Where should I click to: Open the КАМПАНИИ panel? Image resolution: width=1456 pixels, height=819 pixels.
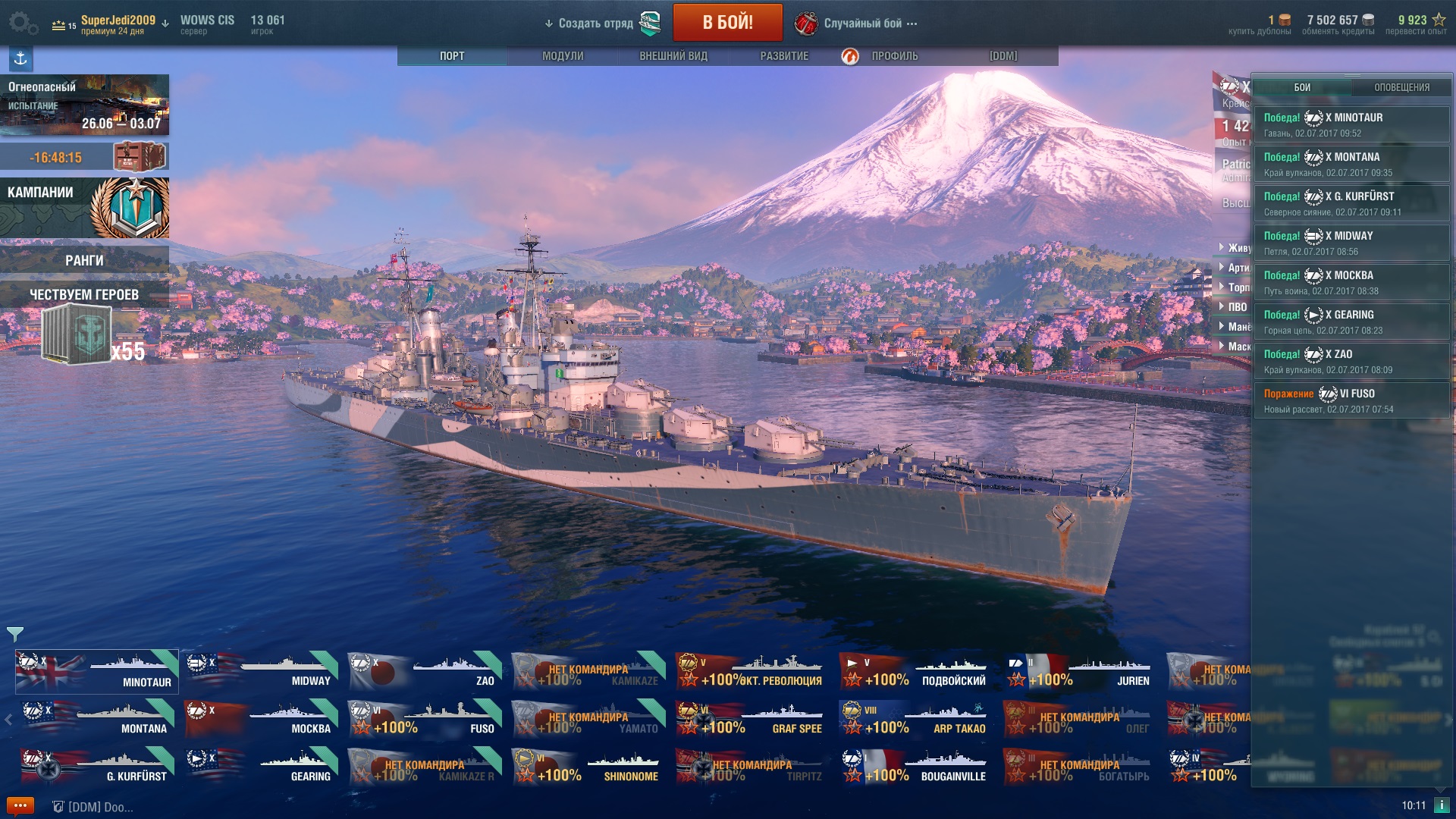[x=84, y=207]
